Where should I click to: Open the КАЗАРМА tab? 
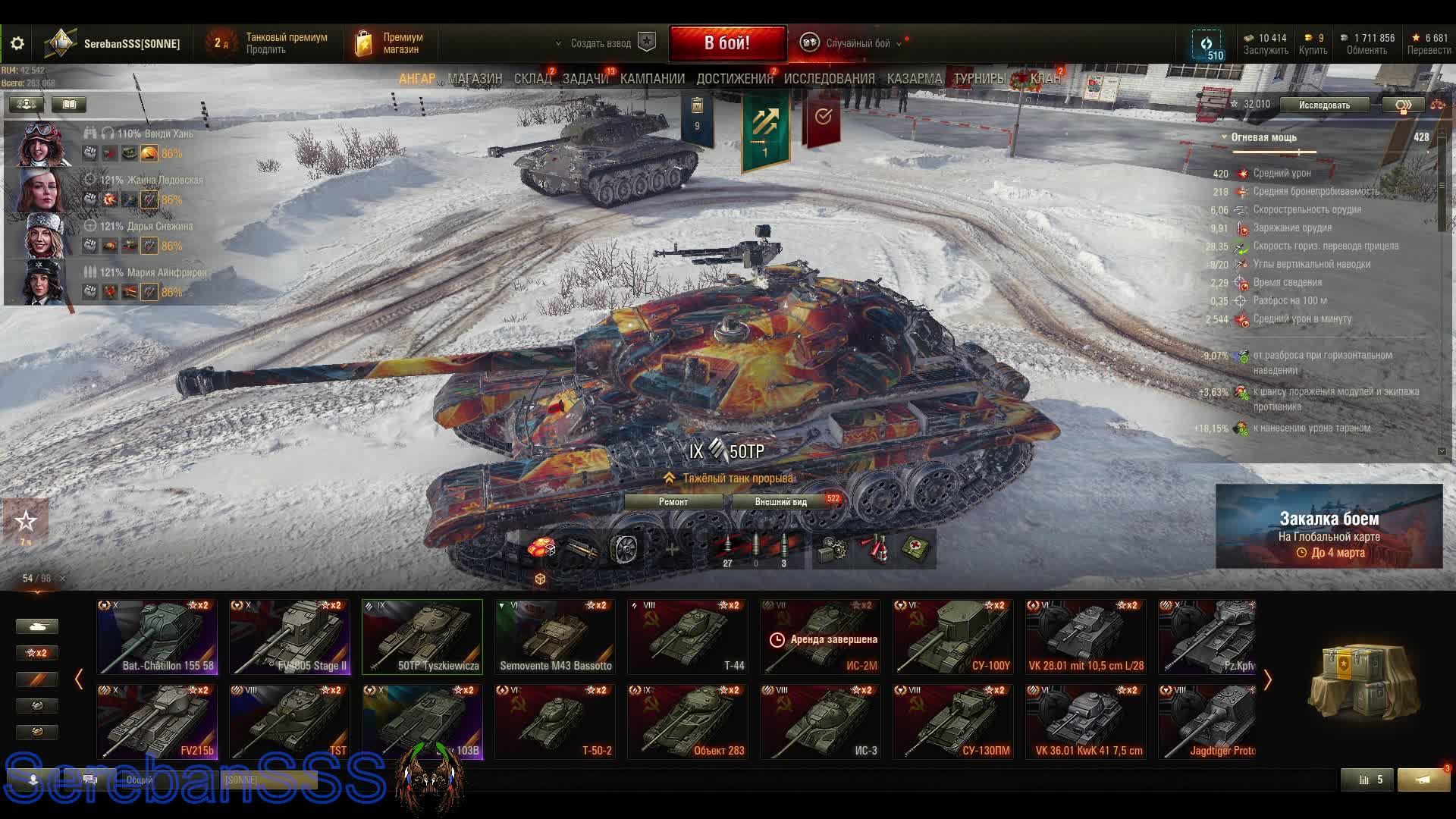[914, 79]
